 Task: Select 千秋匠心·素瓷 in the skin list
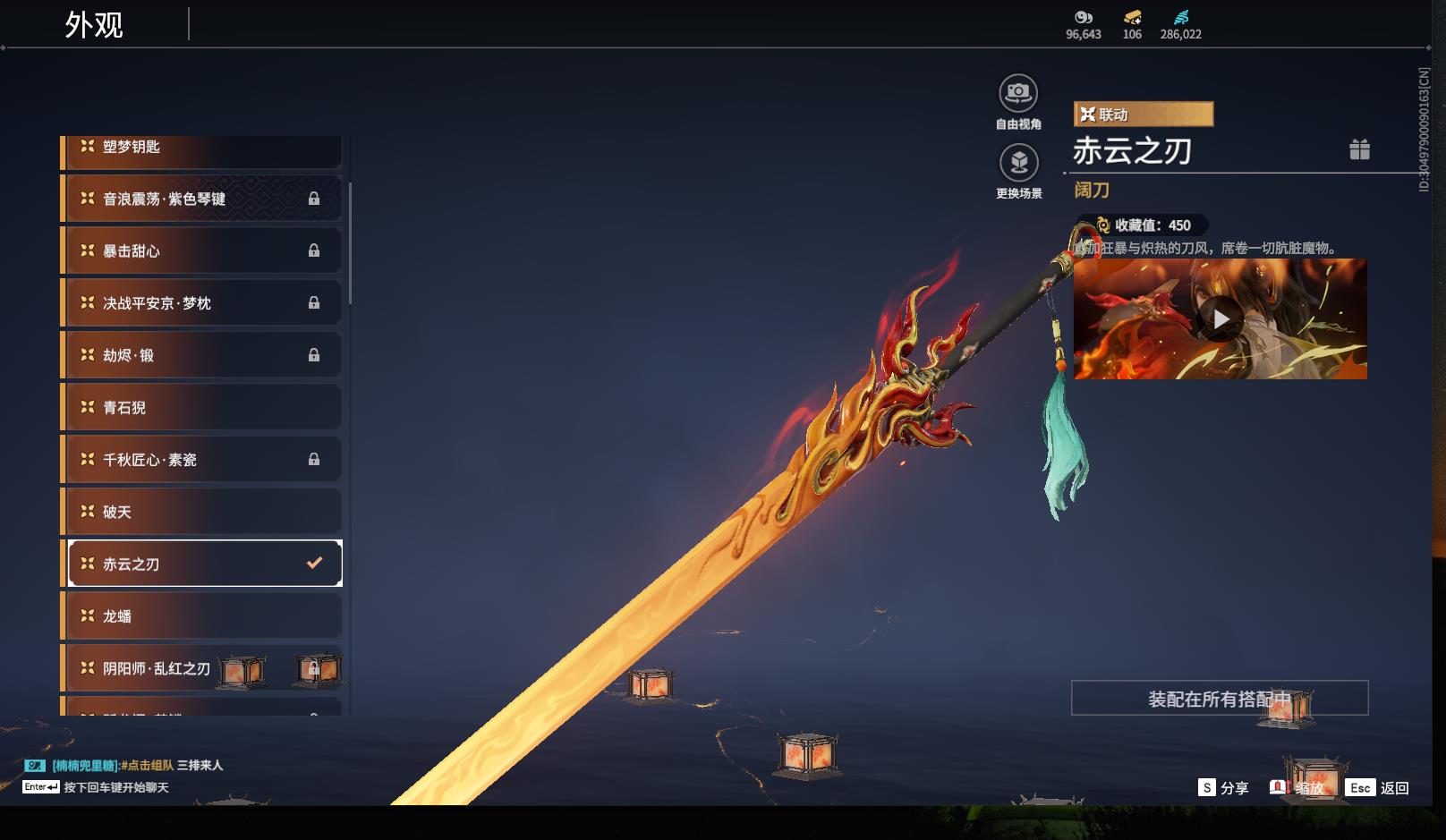coord(203,459)
